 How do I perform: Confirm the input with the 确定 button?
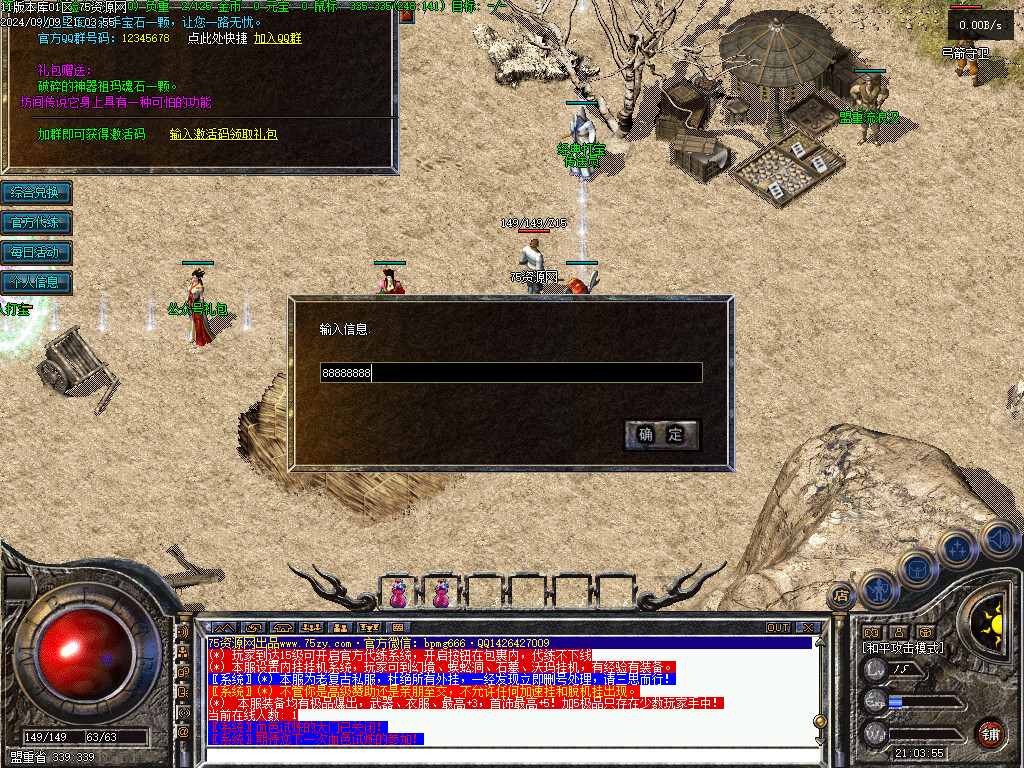[x=661, y=435]
